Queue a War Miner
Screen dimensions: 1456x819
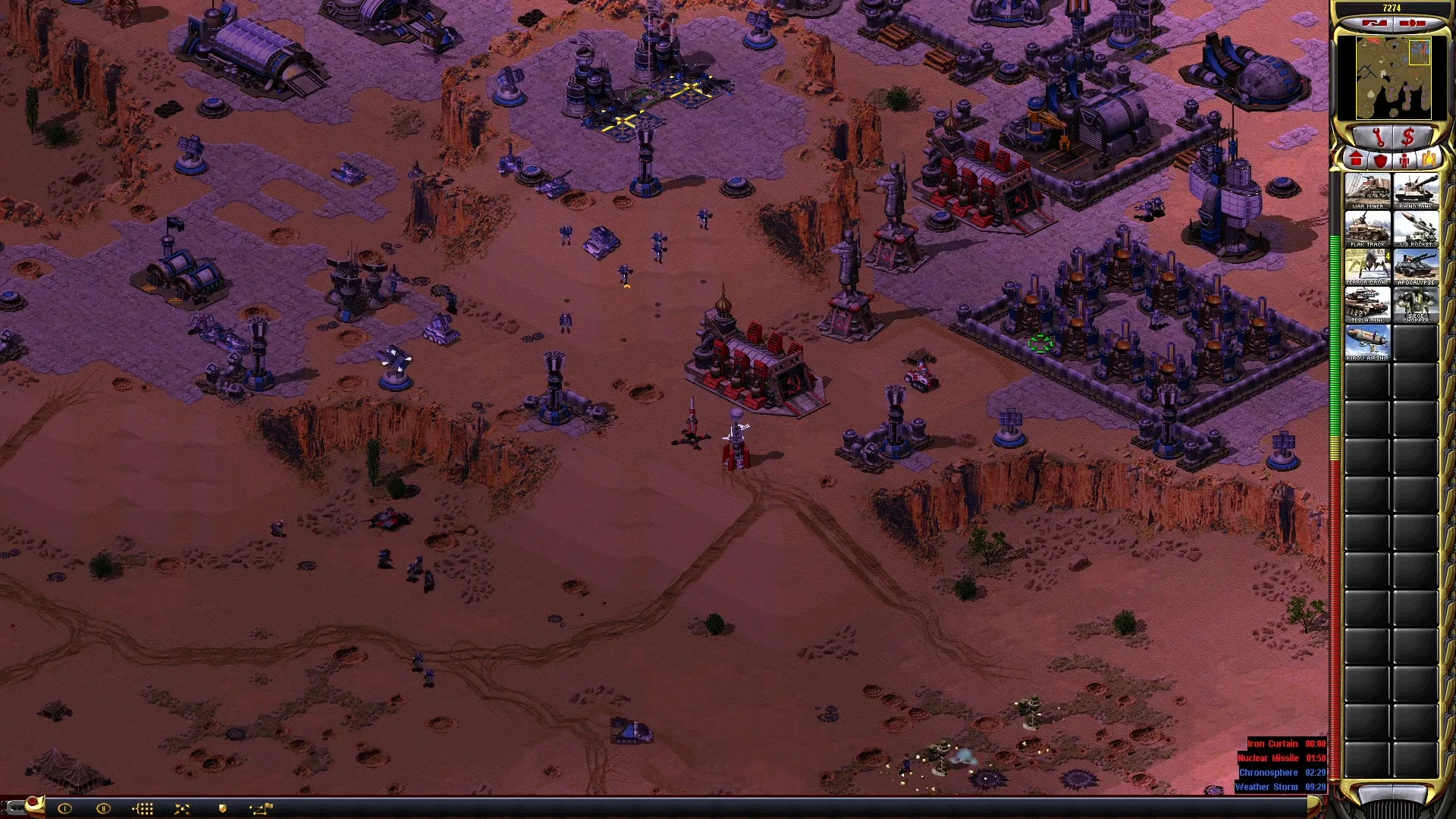pos(1367,190)
